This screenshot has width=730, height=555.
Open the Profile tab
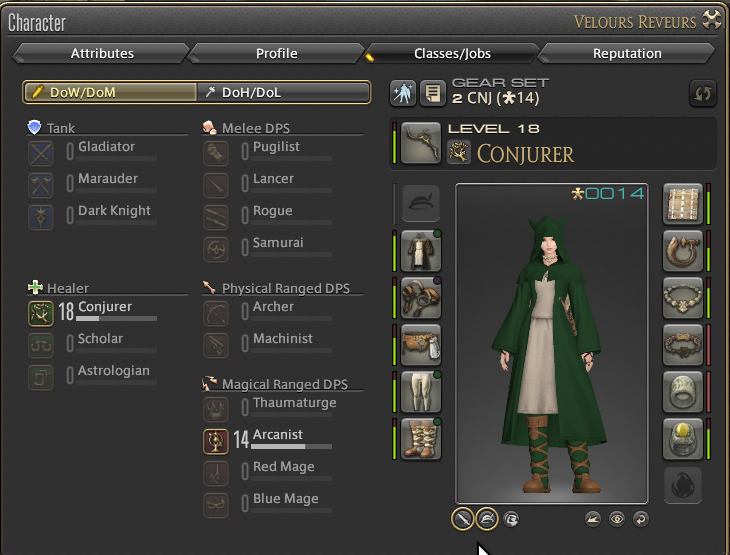click(x=276, y=54)
